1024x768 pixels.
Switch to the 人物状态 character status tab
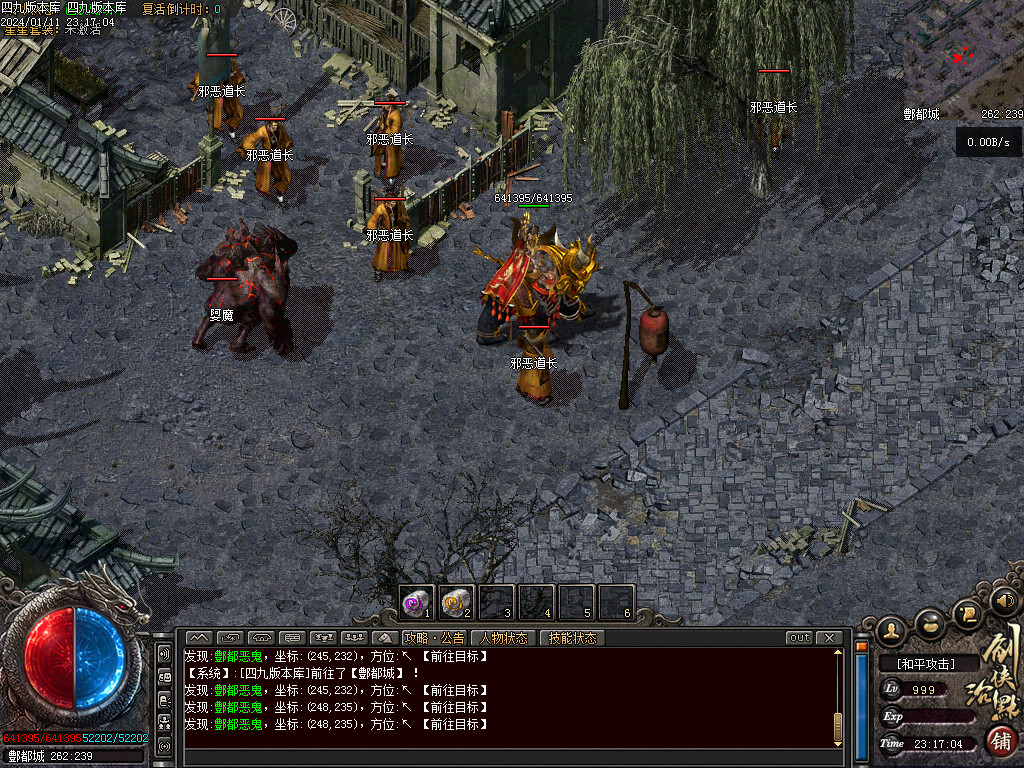point(504,638)
